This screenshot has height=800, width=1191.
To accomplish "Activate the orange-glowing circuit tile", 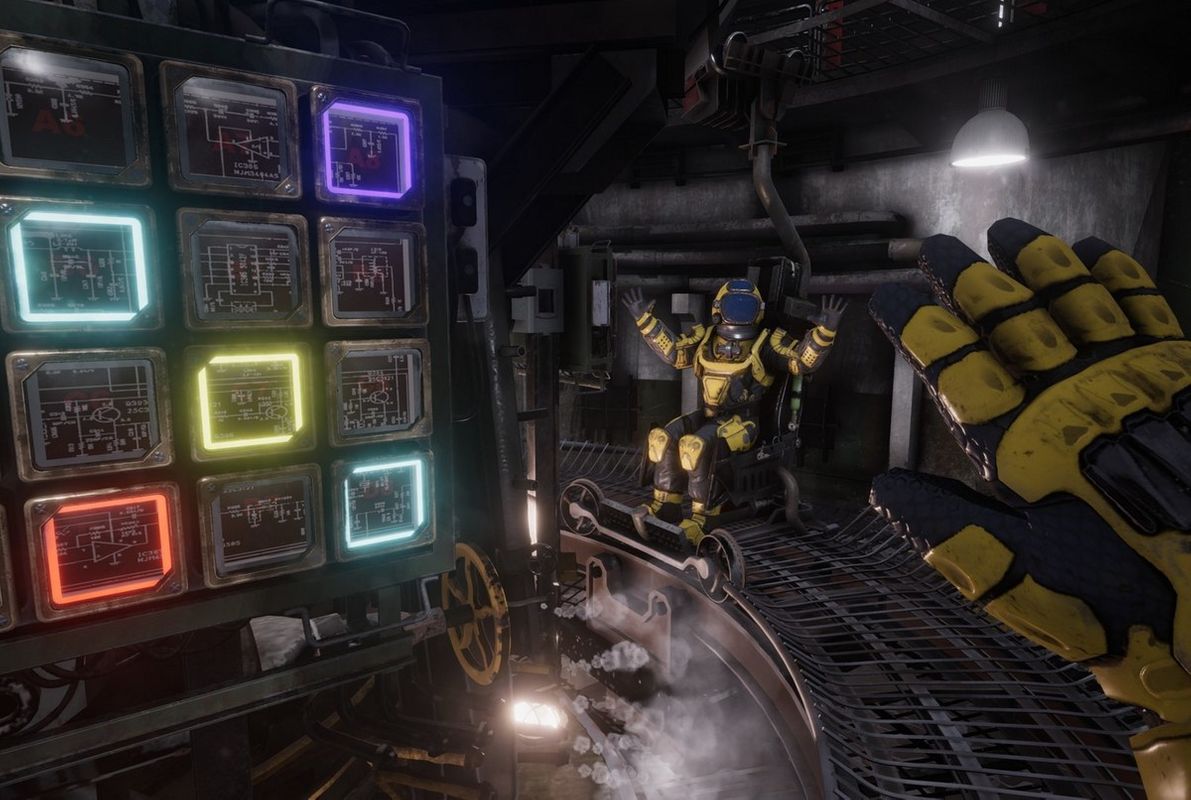I will pyautogui.click(x=107, y=549).
